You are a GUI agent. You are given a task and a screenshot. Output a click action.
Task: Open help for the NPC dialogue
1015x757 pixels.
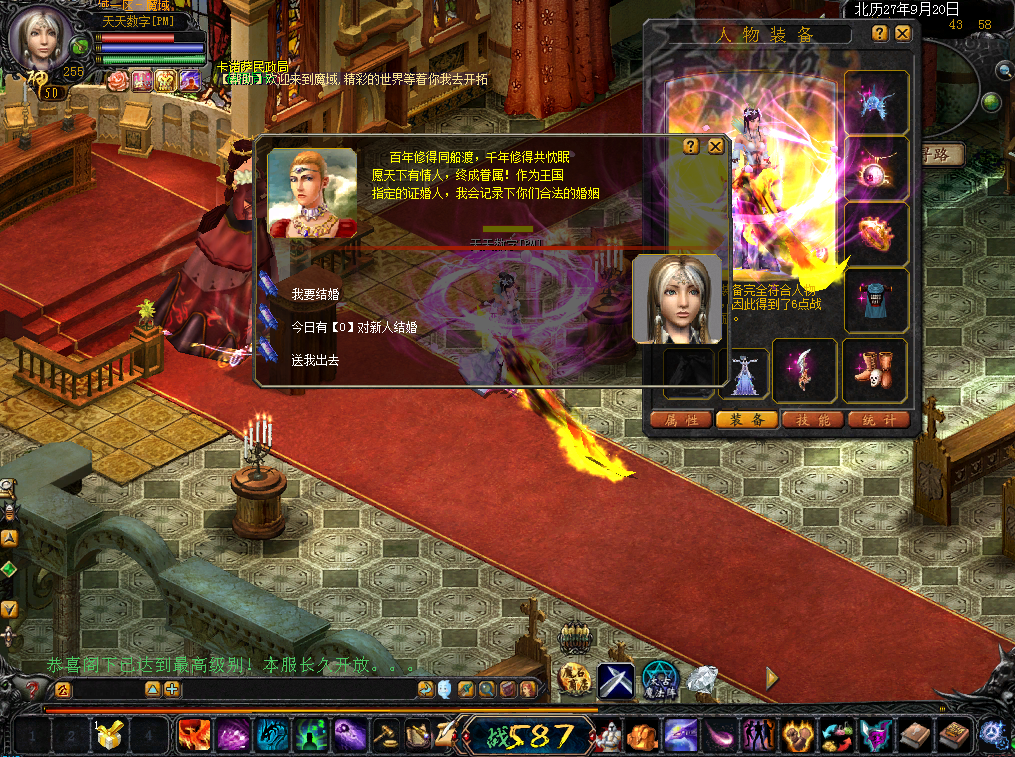pos(691,146)
